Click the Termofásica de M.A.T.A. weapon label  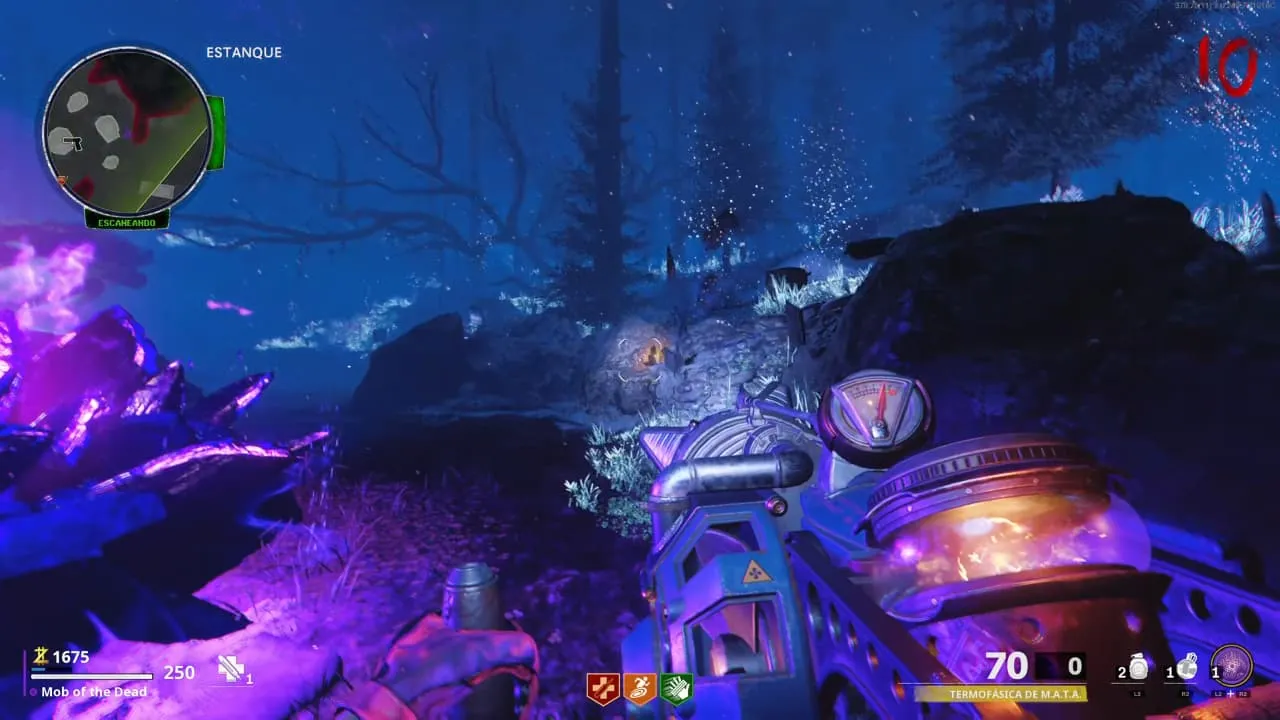point(1000,693)
